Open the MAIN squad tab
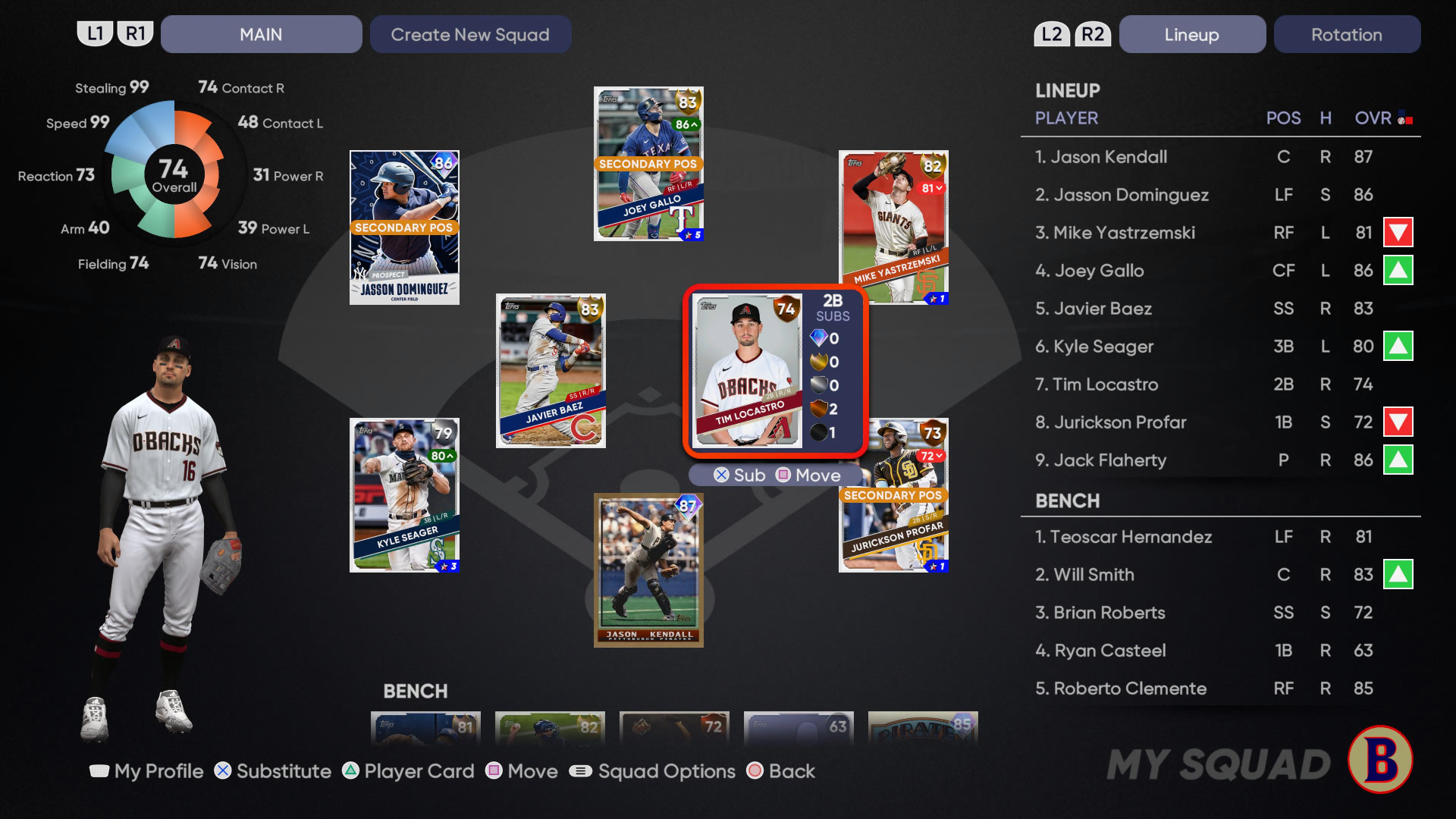This screenshot has height=819, width=1456. pyautogui.click(x=261, y=34)
